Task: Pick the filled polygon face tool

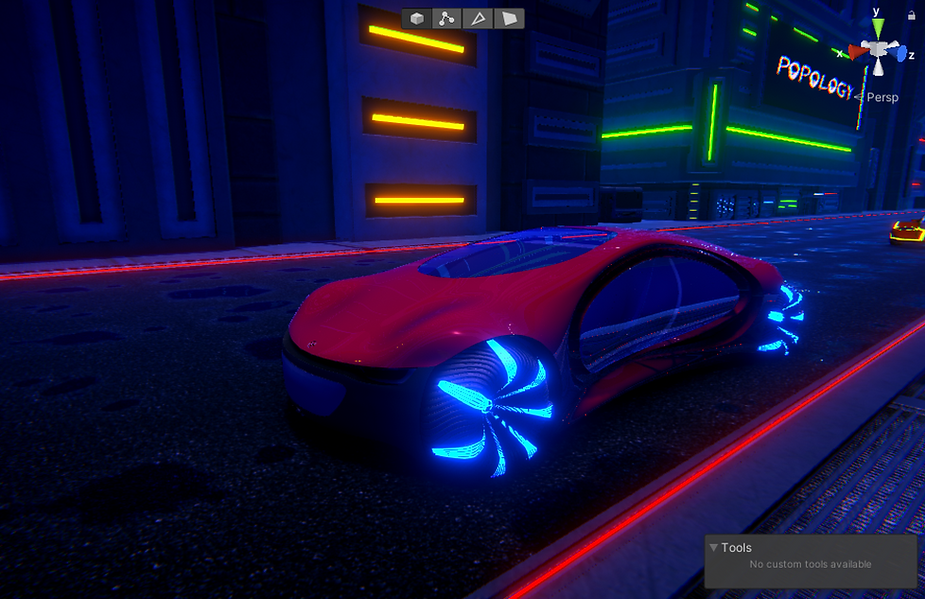Action: tap(509, 18)
